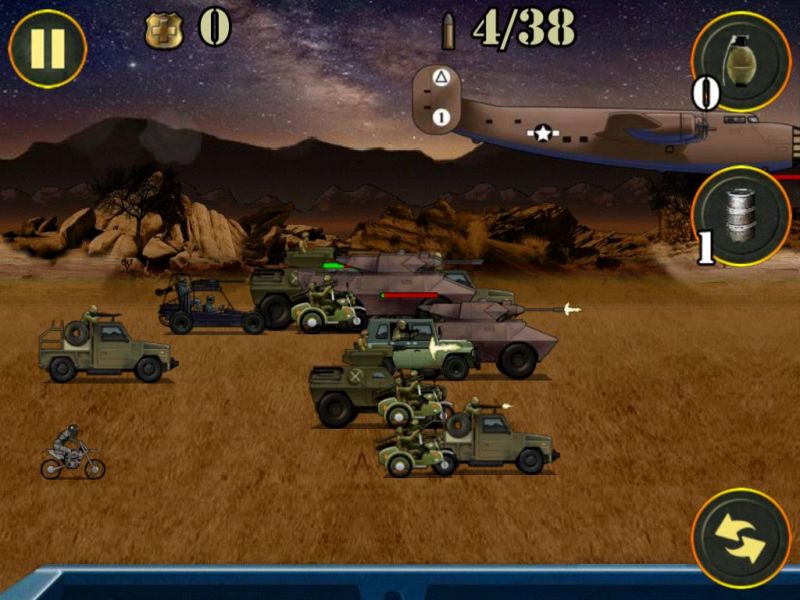Pause the game
800x600 pixels.
click(x=47, y=49)
